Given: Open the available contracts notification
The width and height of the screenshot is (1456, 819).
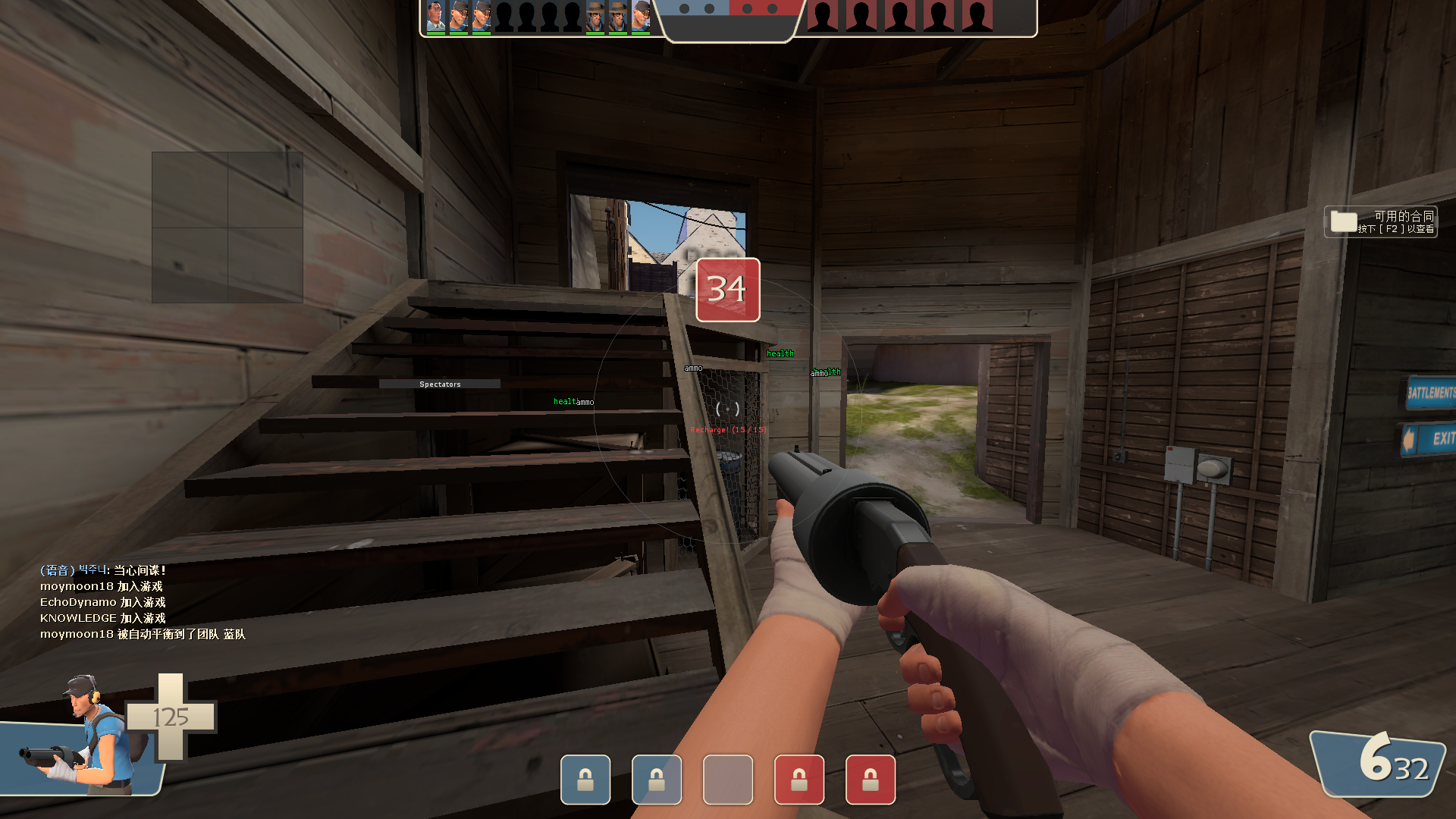Looking at the screenshot, I should [1380, 221].
